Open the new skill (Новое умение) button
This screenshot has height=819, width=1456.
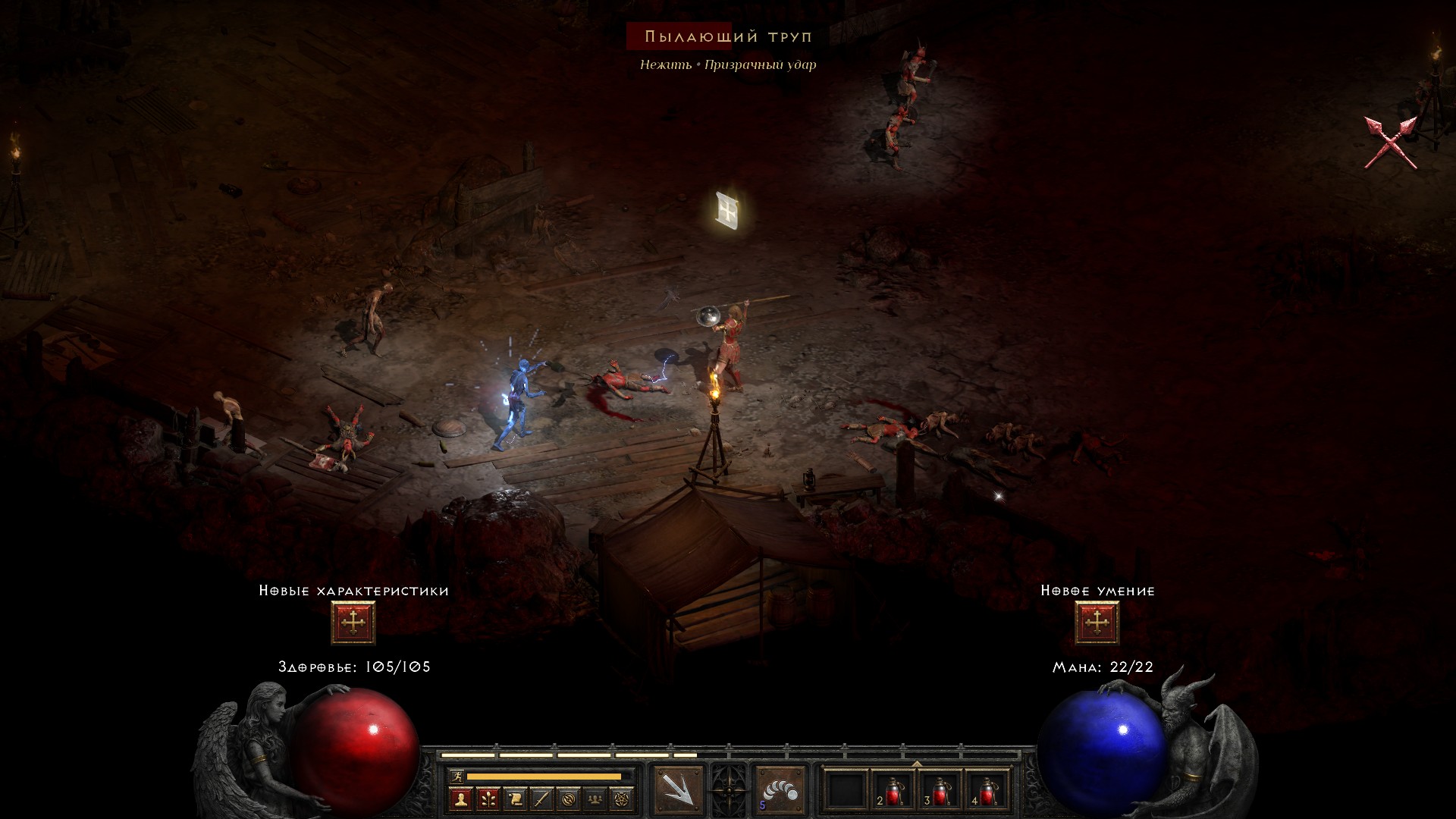point(1097,623)
